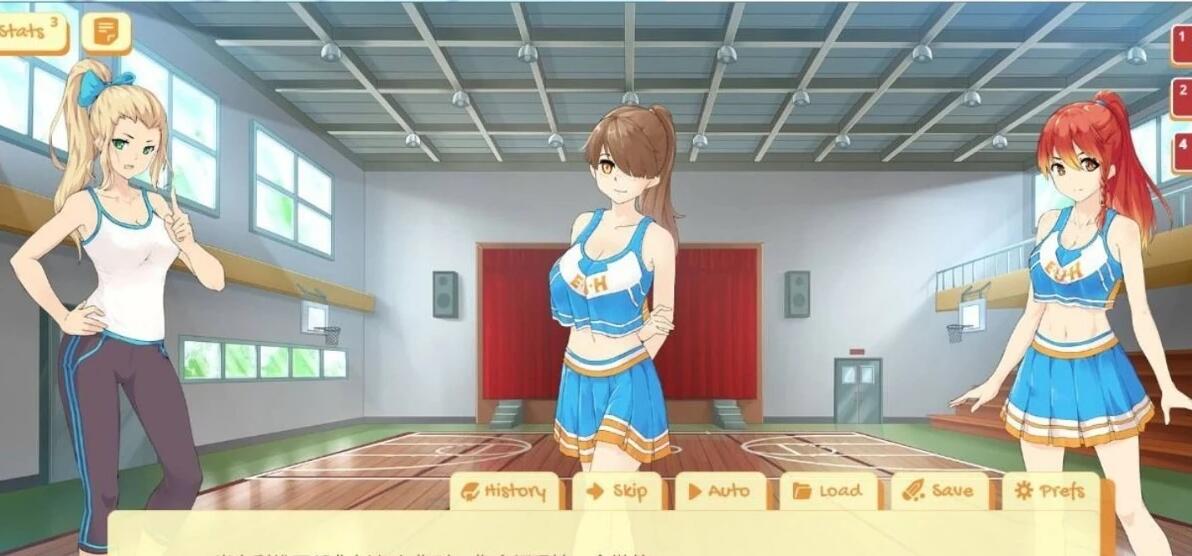The height and width of the screenshot is (556, 1192).
Task: Select the red button numbered 1
Action: coord(1182,44)
